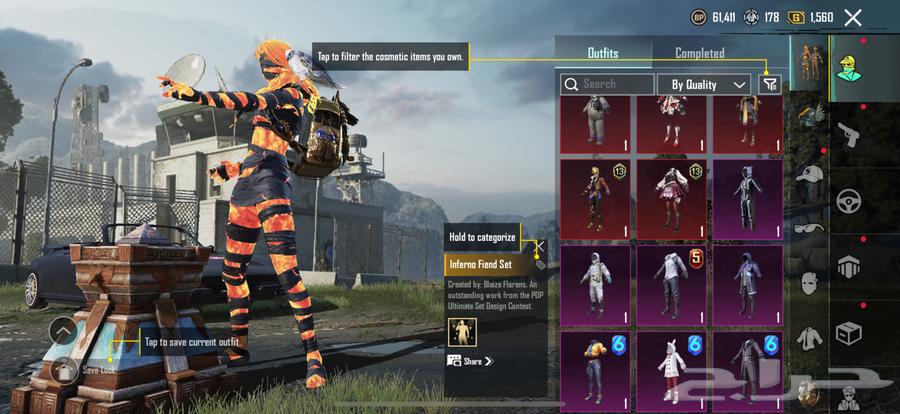Open the By Quality sort dropdown

point(708,85)
